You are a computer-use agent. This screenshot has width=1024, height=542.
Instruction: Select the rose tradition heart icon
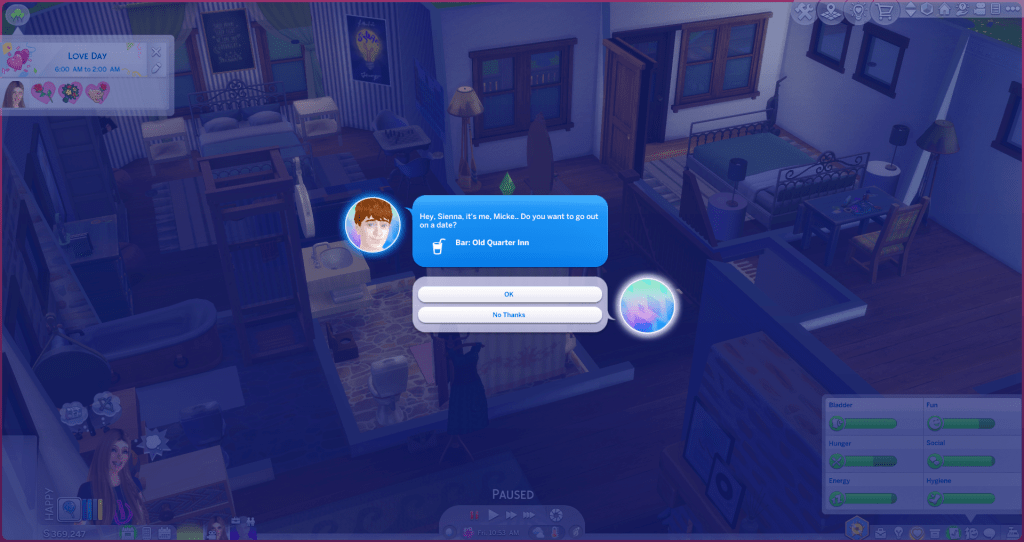(44, 93)
